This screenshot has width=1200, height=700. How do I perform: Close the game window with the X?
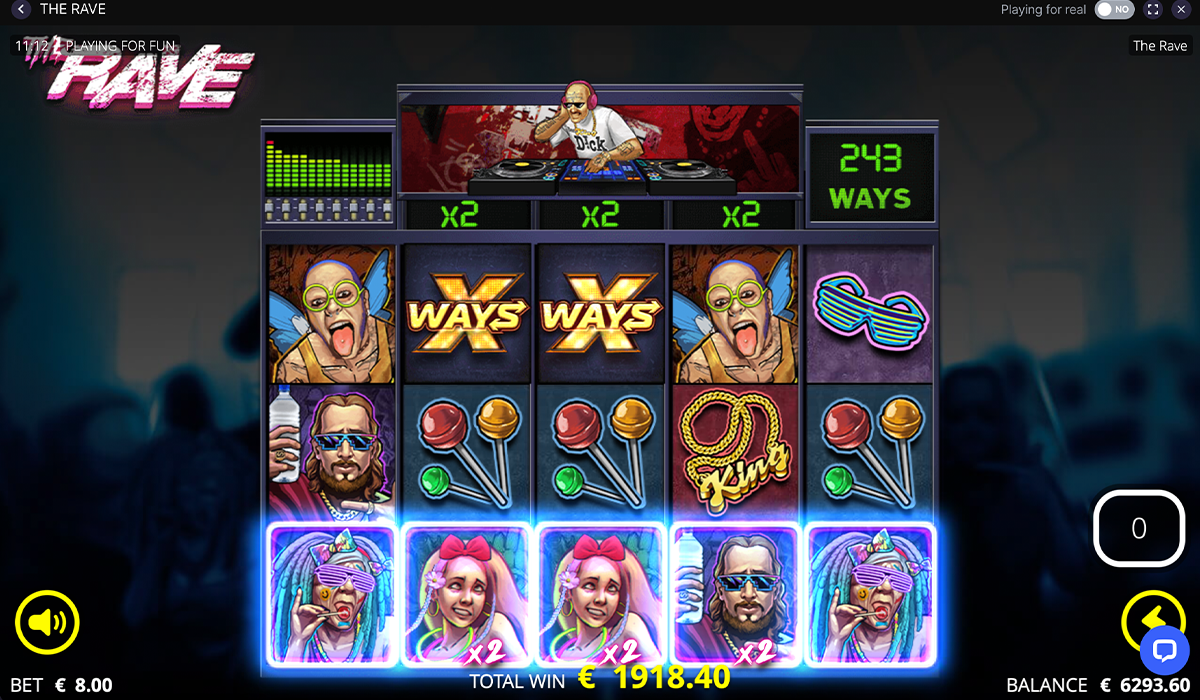pos(1181,10)
